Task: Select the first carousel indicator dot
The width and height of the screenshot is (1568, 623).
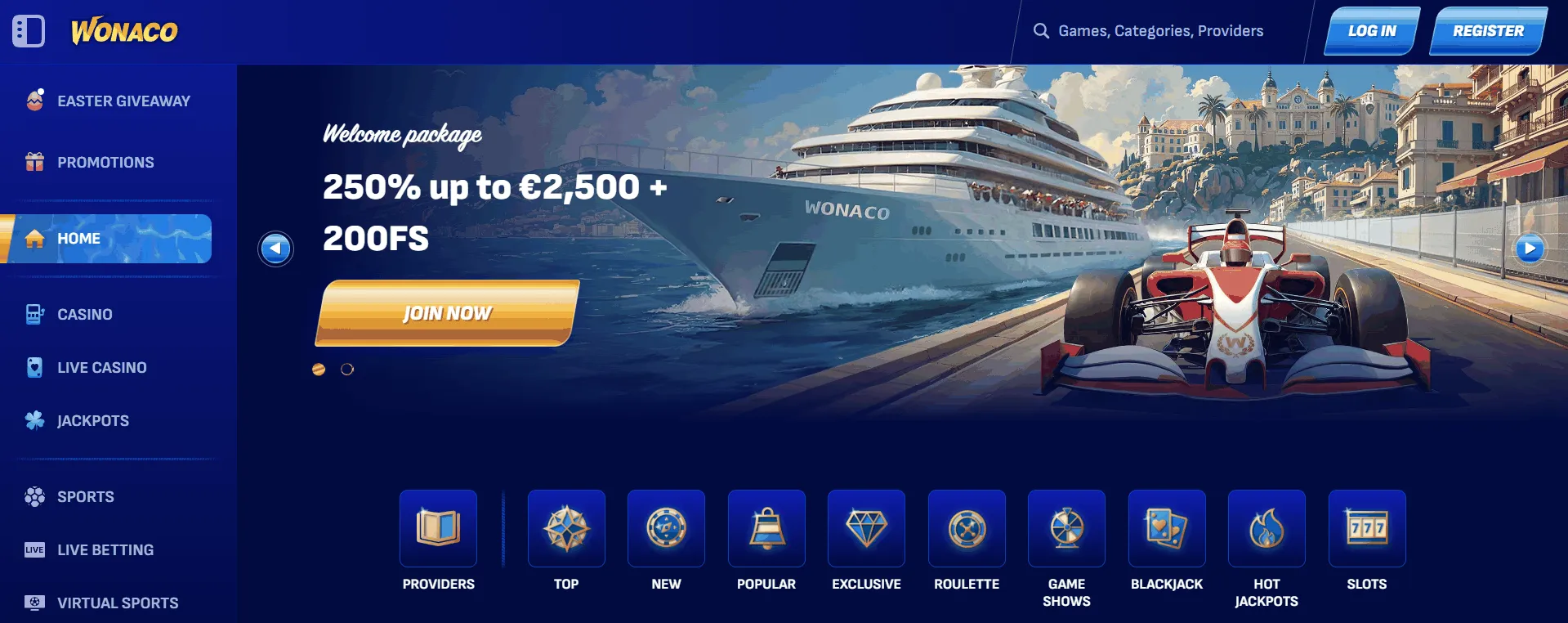Action: [x=319, y=369]
